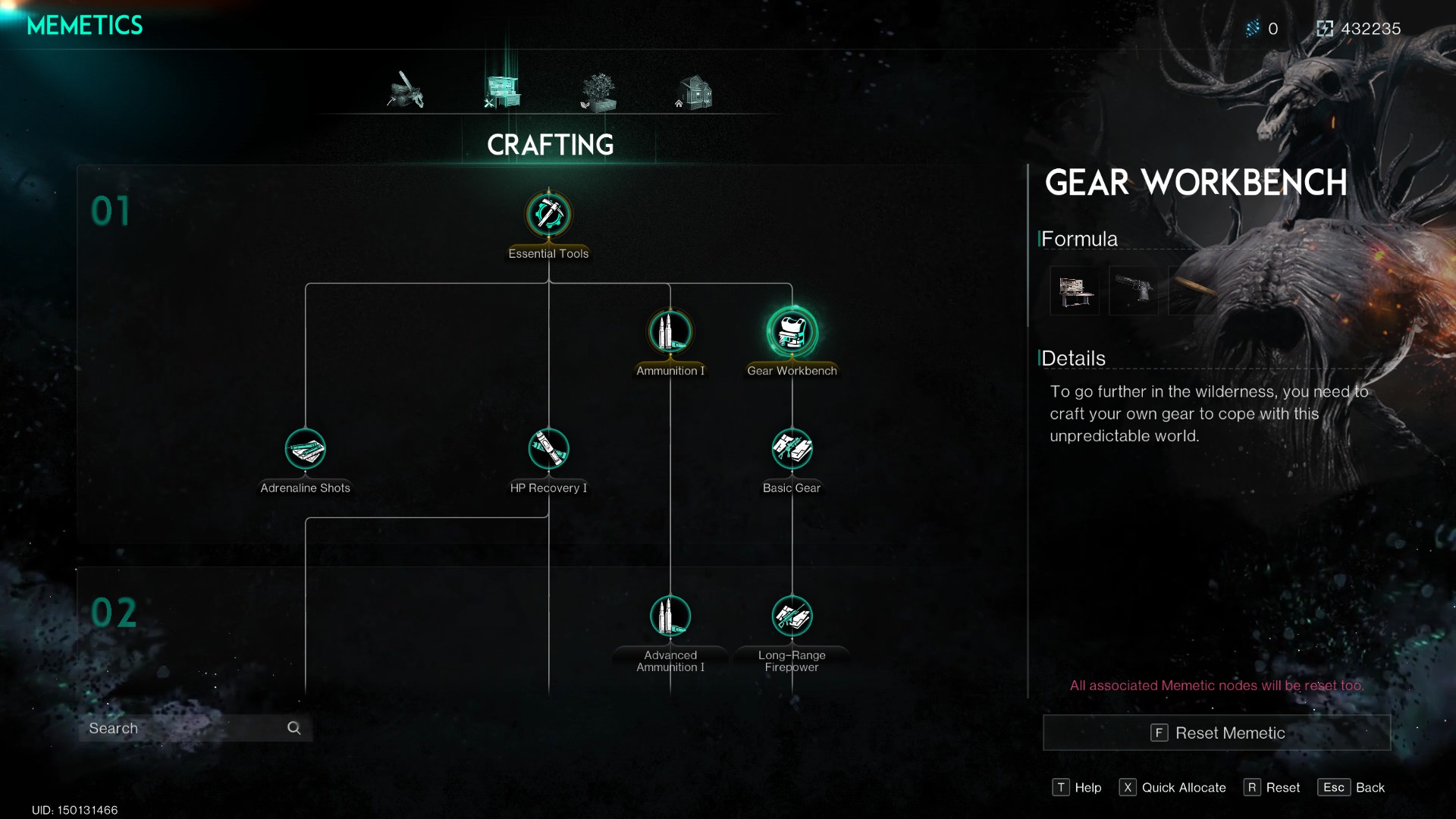Click the search magnifier icon

(x=294, y=727)
